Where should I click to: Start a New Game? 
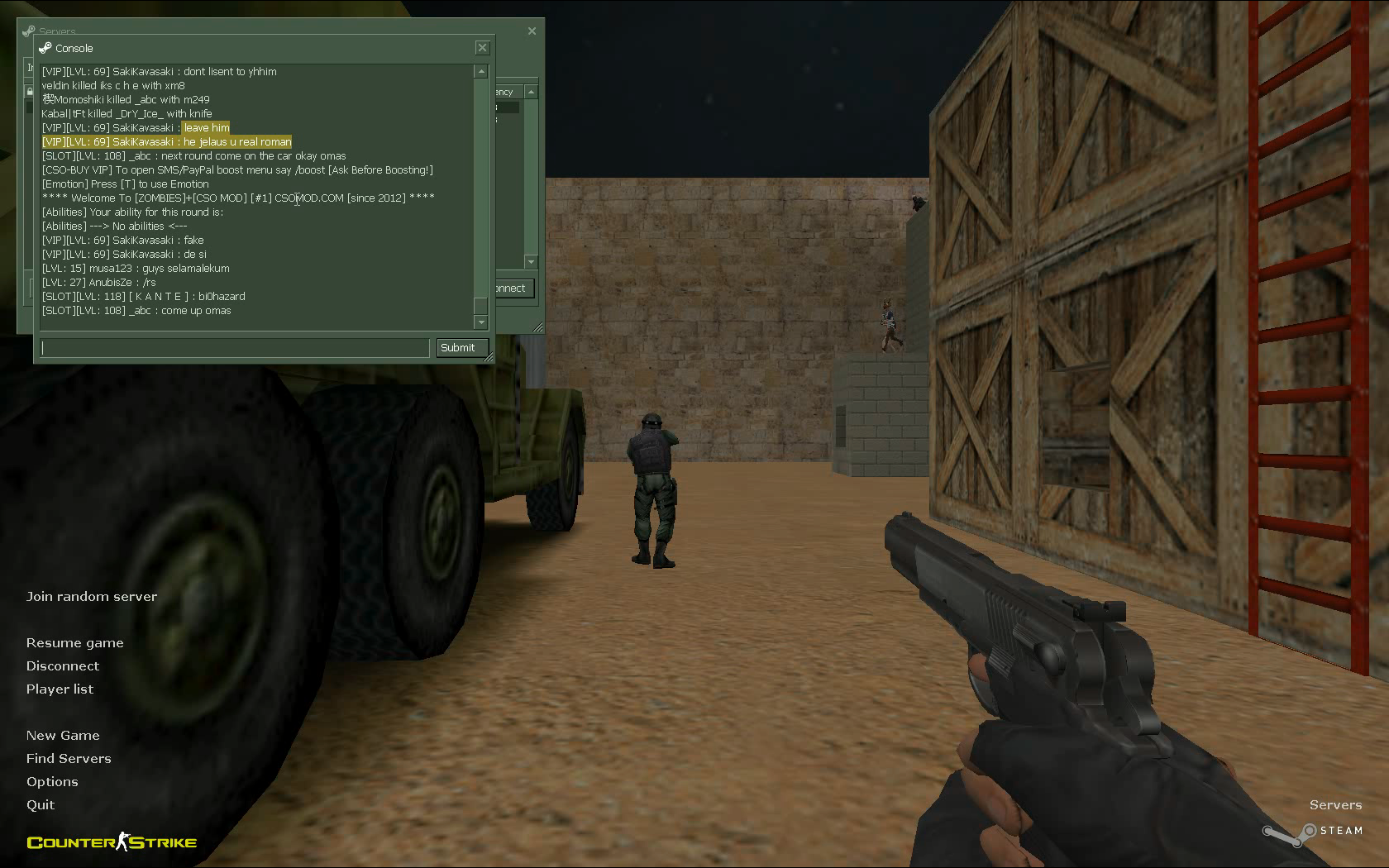click(x=63, y=736)
